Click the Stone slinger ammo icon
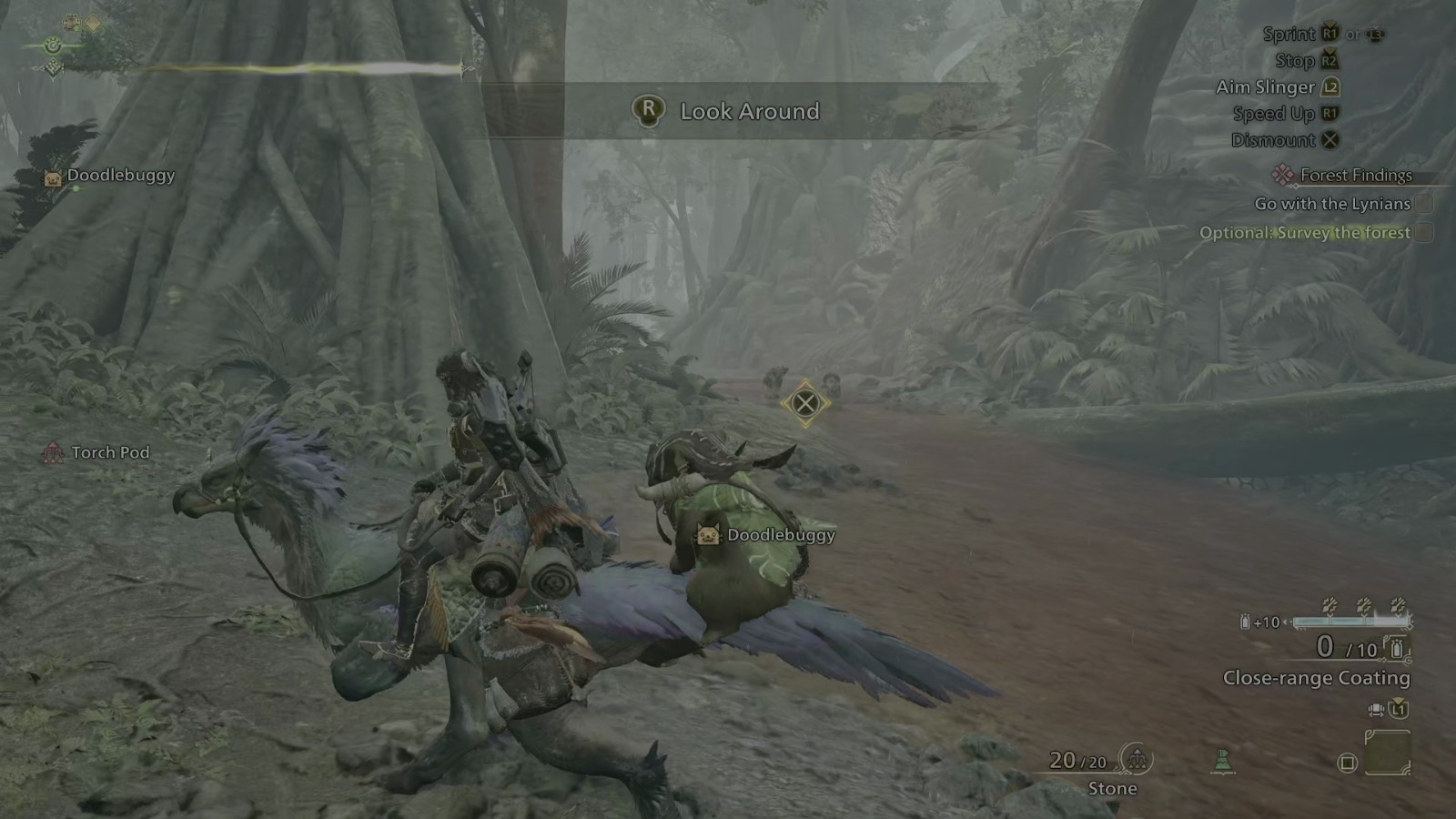 (x=1137, y=760)
